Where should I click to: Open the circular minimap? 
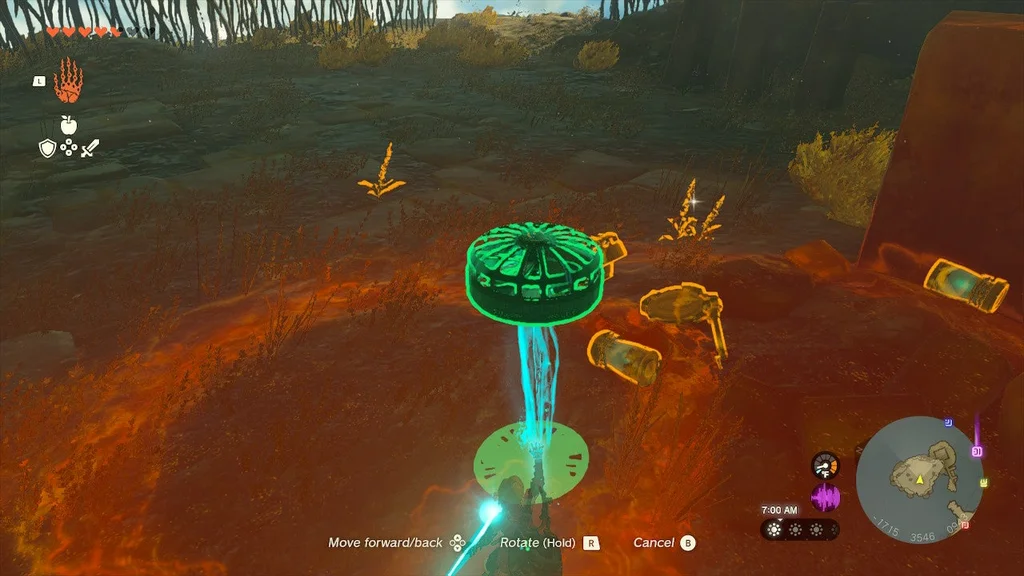coord(919,478)
